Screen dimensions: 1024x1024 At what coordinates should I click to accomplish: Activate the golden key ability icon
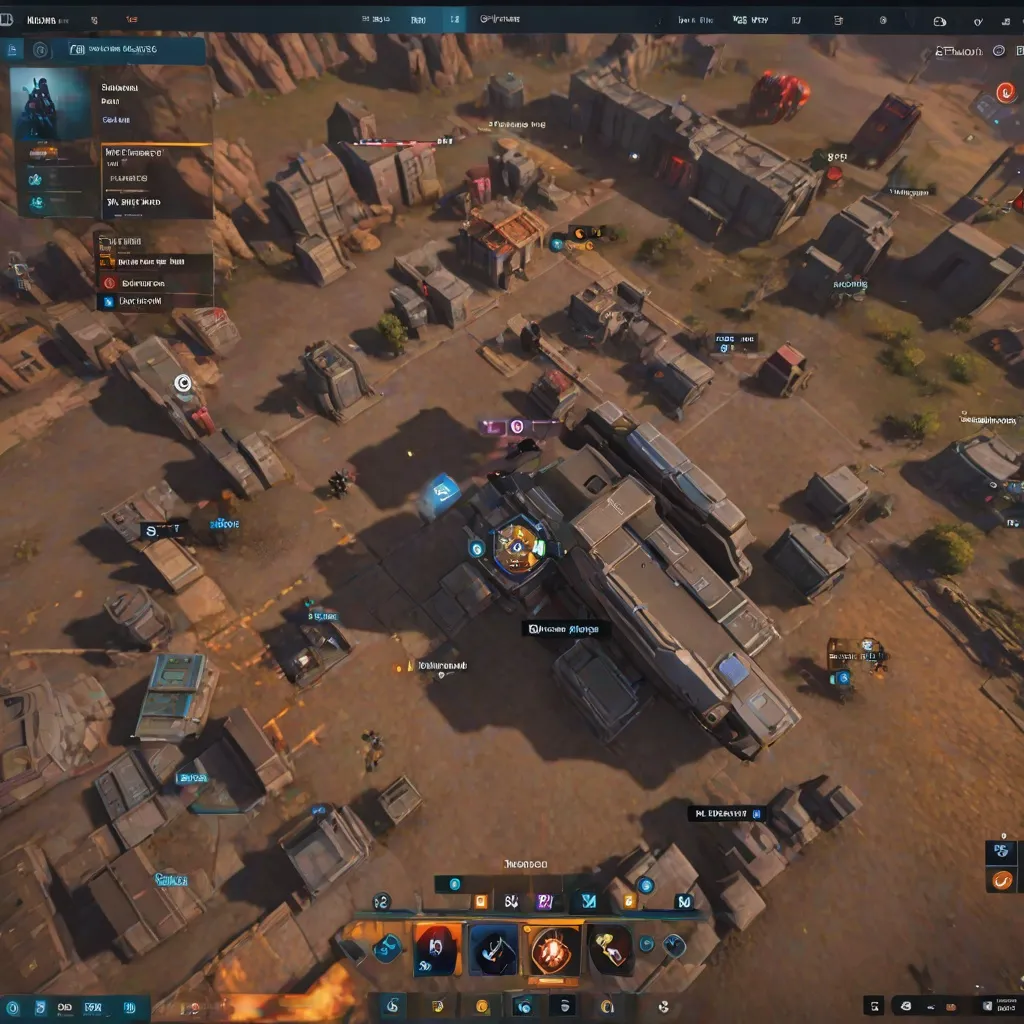[x=612, y=949]
